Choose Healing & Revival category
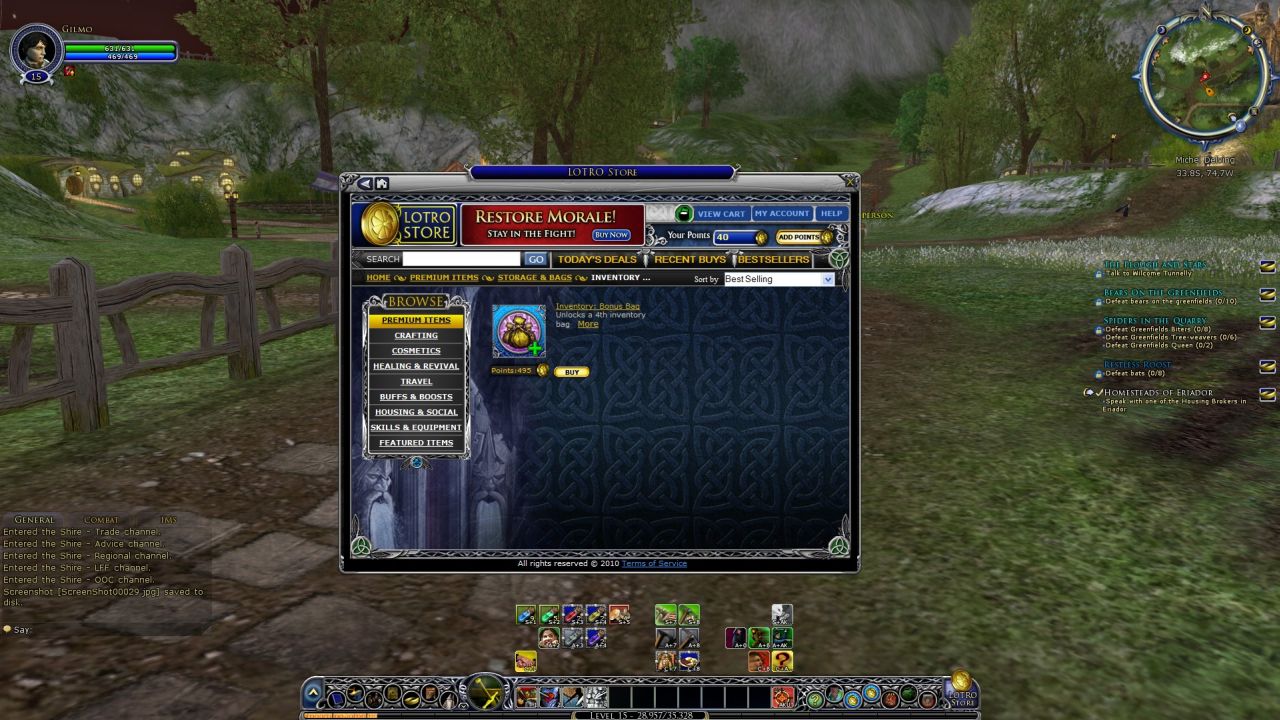Screen dimensions: 1280x720 click(416, 366)
